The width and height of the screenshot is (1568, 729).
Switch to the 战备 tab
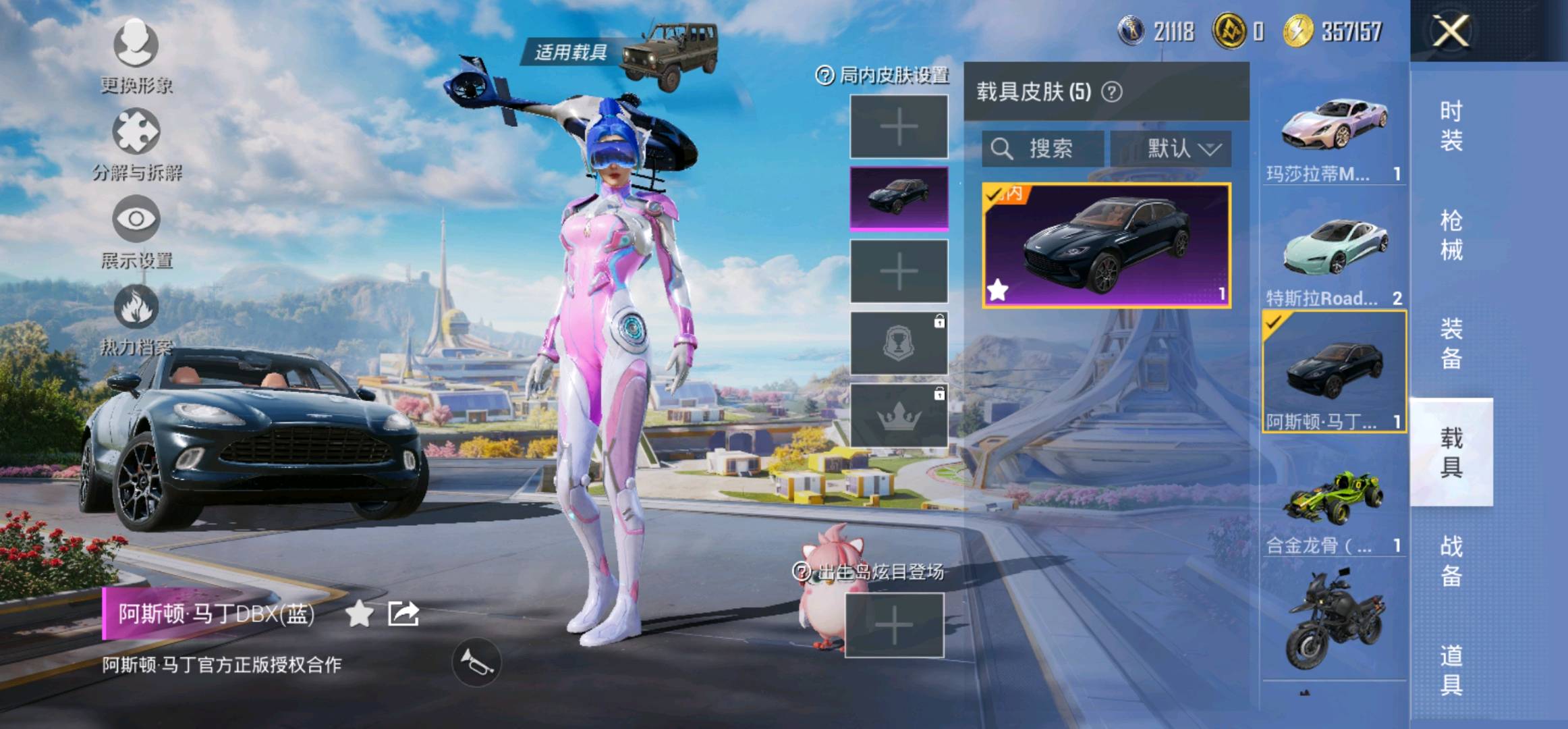click(1451, 560)
